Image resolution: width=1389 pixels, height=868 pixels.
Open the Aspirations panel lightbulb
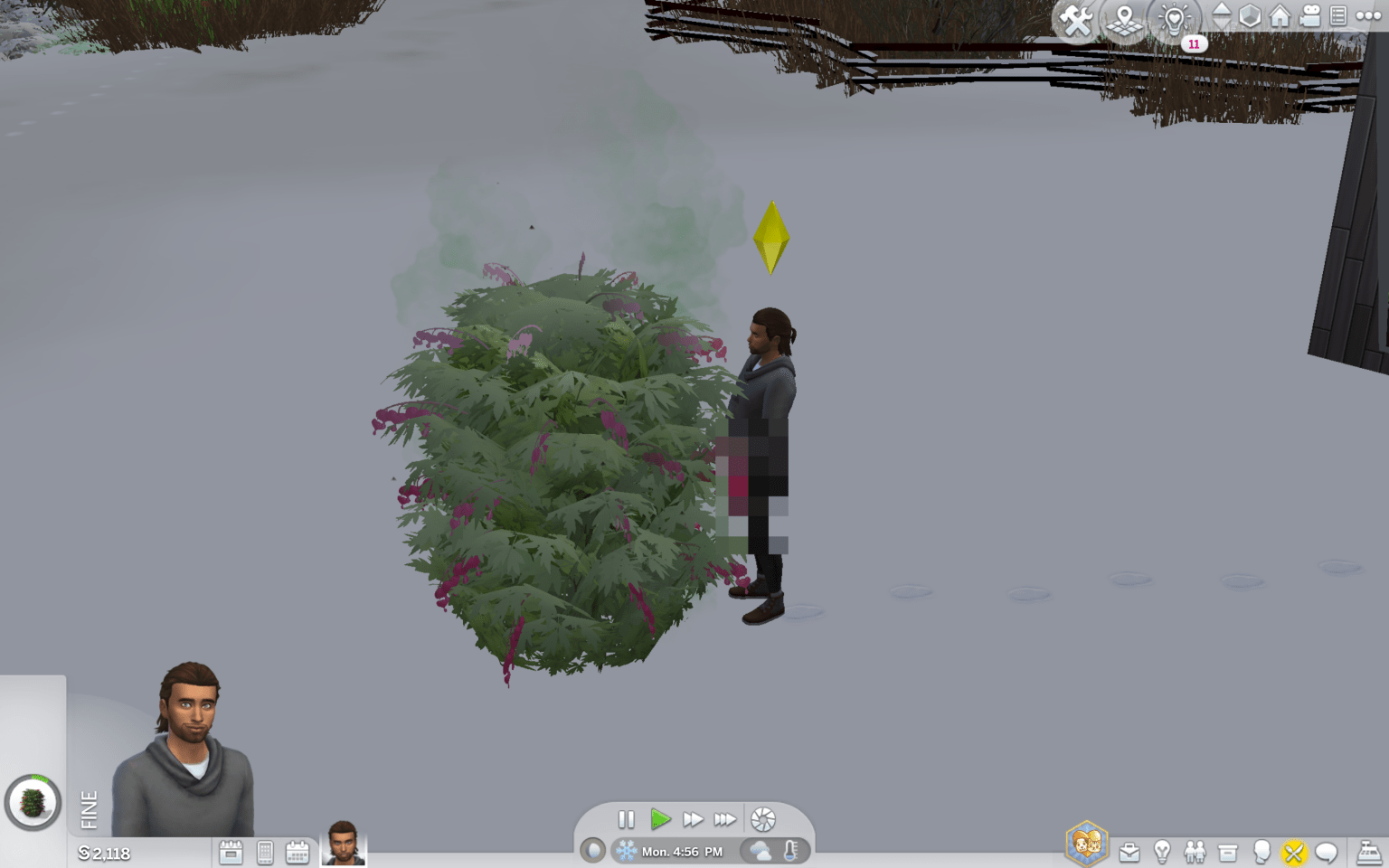tap(1162, 852)
